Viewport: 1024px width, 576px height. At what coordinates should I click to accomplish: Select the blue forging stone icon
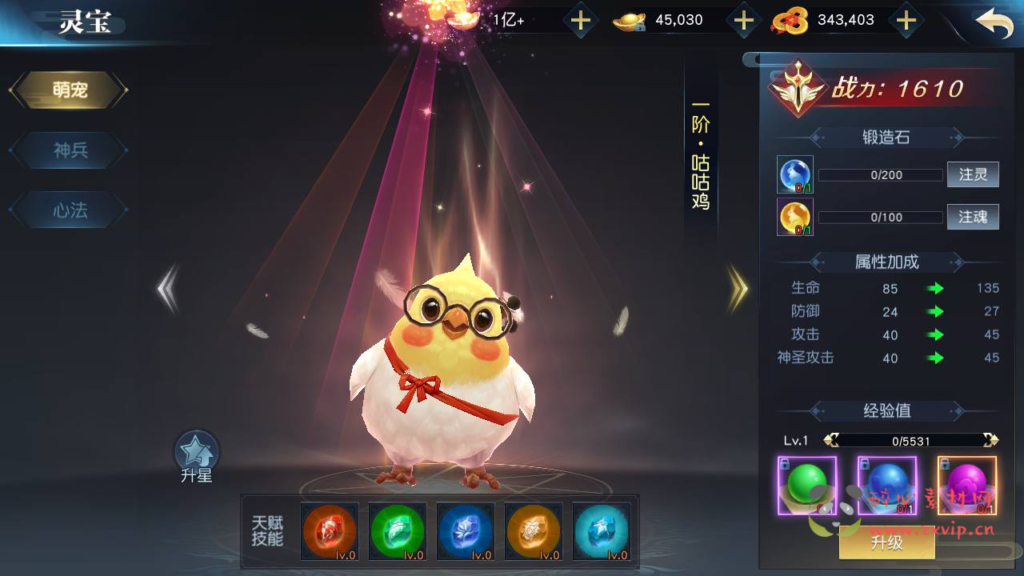(795, 175)
